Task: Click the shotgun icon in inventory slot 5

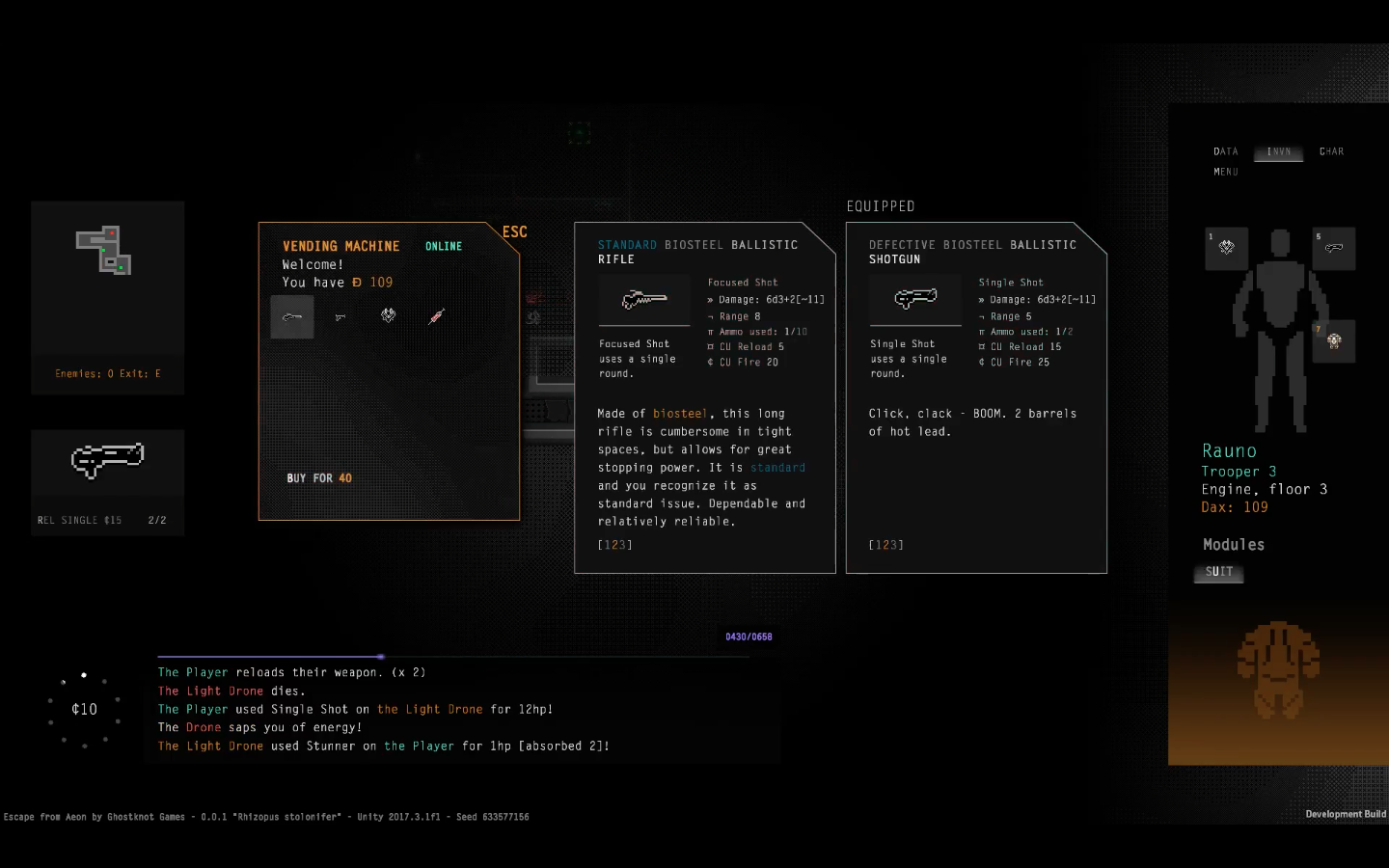Action: coord(1334,248)
